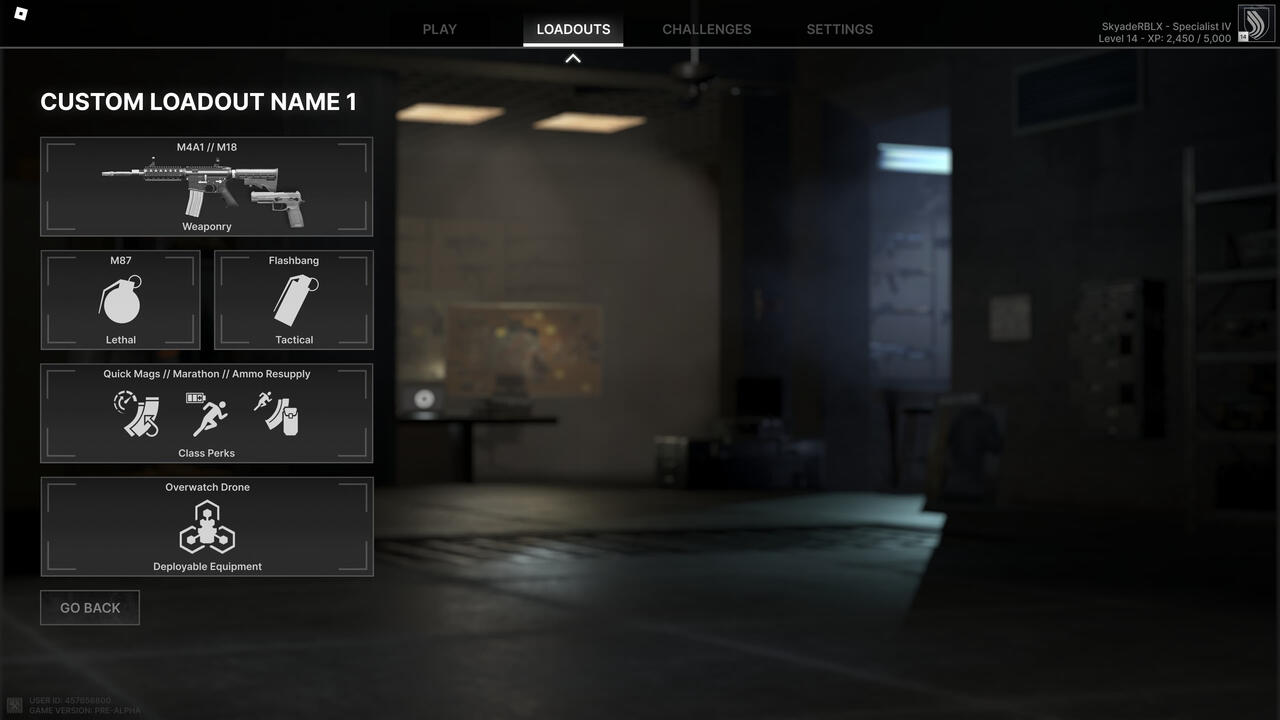Open the Class Perks panel
Screen dimensions: 1280x720
(x=206, y=413)
